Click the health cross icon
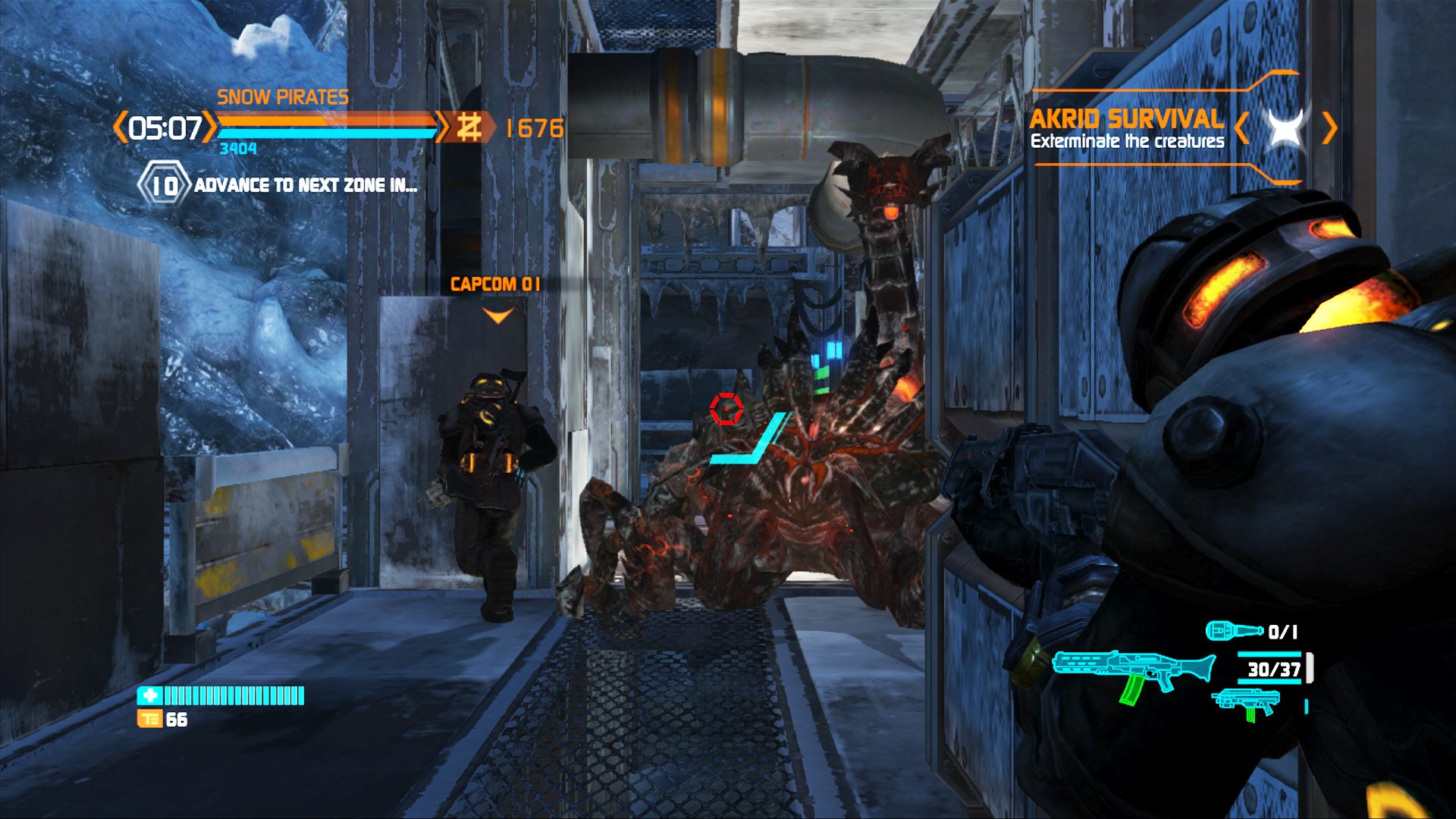The width and height of the screenshot is (1456, 819). point(149,695)
